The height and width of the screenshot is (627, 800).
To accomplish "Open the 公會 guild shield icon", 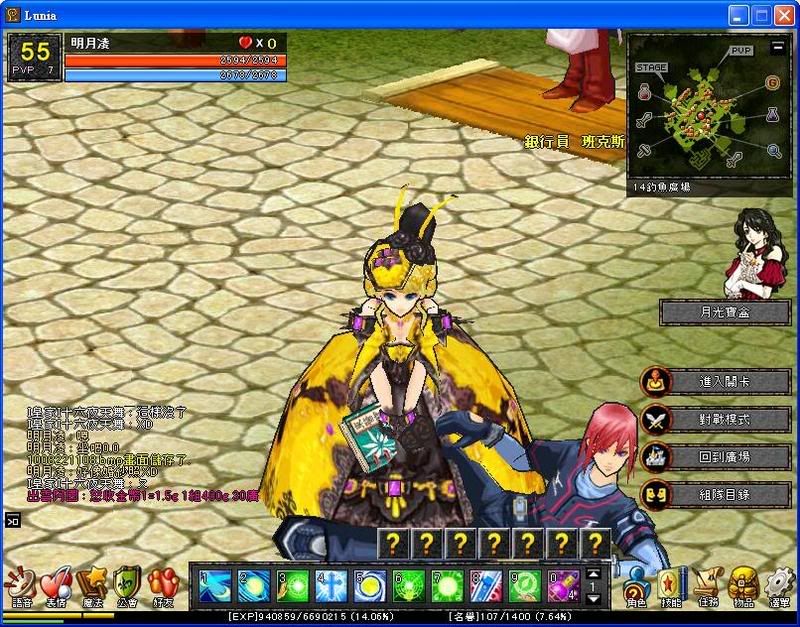I will pyautogui.click(x=127, y=584).
